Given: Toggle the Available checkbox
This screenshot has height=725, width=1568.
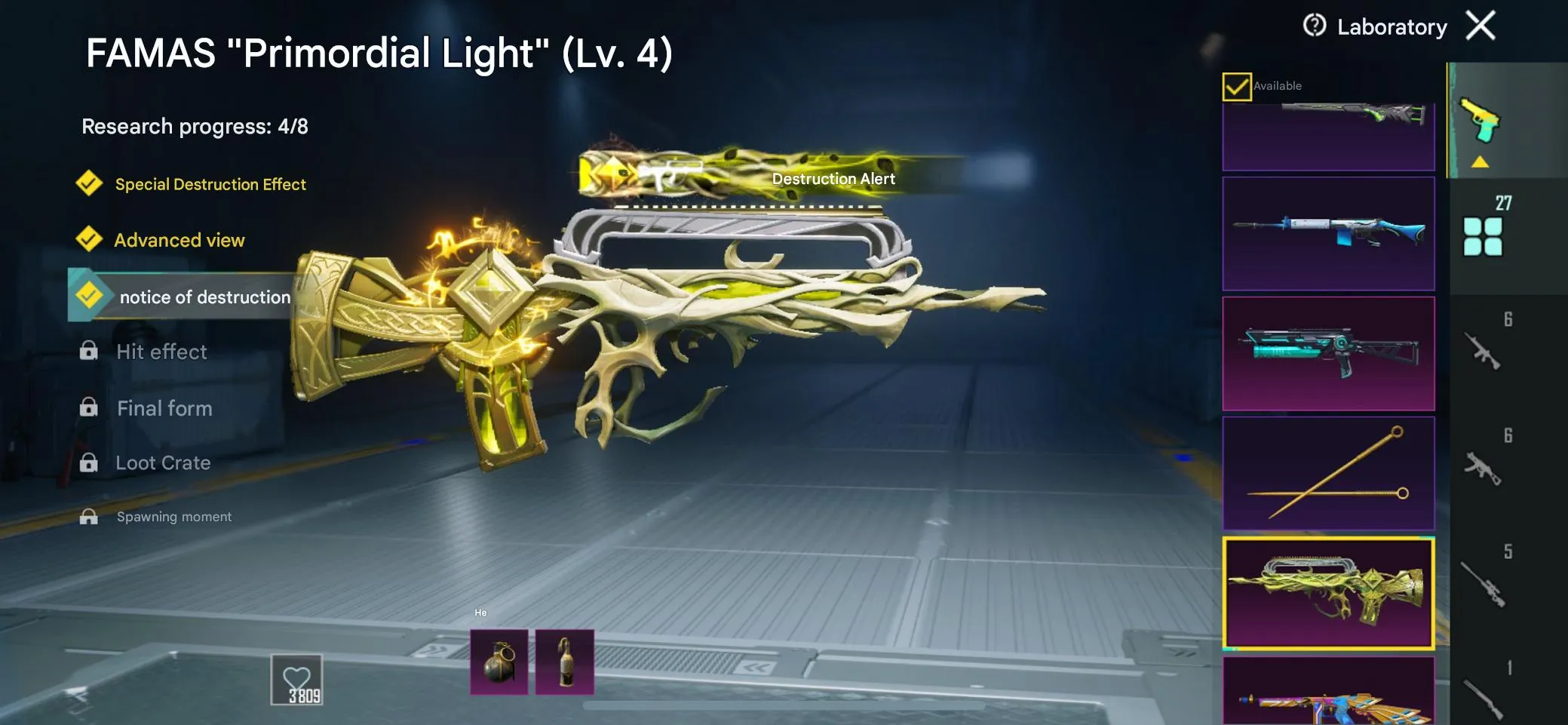Looking at the screenshot, I should click(x=1236, y=87).
